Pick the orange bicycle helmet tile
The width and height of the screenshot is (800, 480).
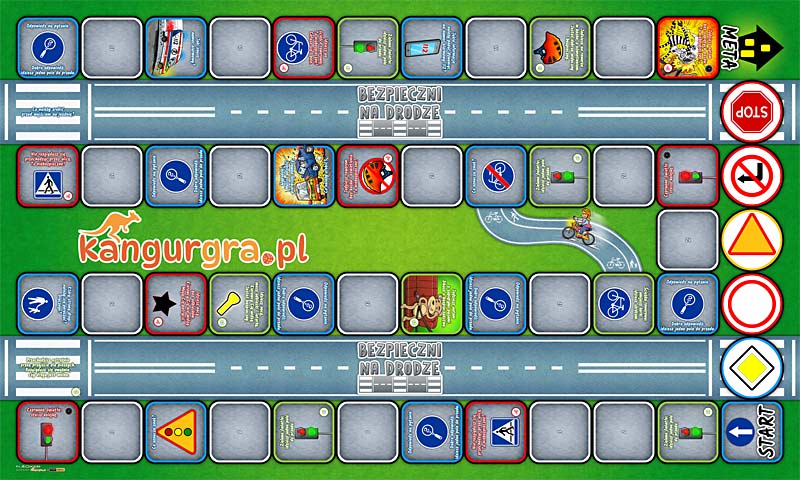(560, 47)
